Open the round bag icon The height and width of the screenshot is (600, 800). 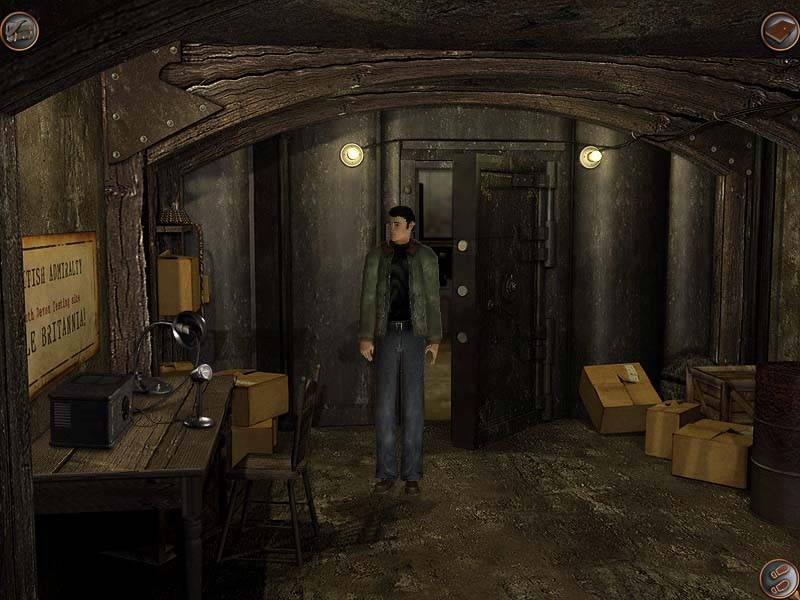pyautogui.click(x=19, y=31)
